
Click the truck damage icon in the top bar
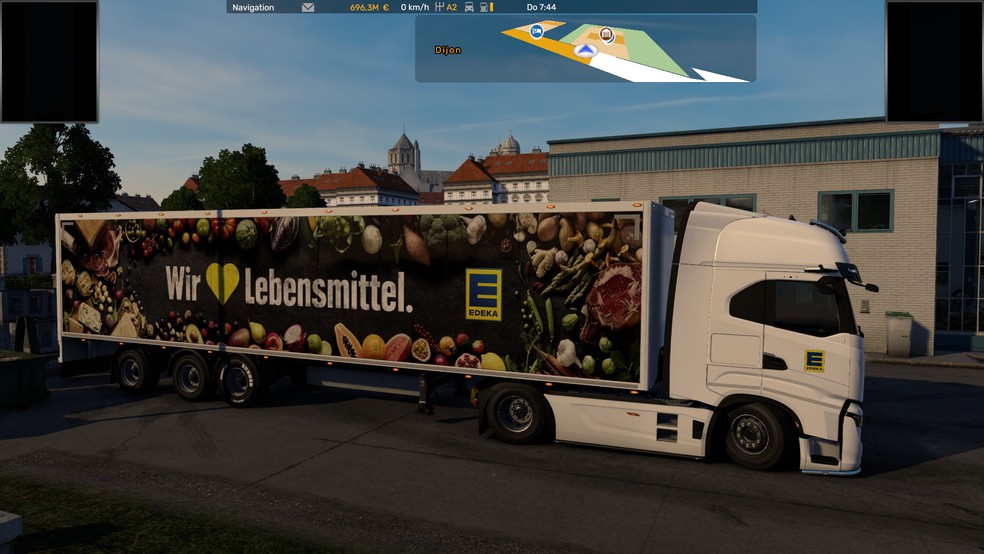pyautogui.click(x=469, y=7)
